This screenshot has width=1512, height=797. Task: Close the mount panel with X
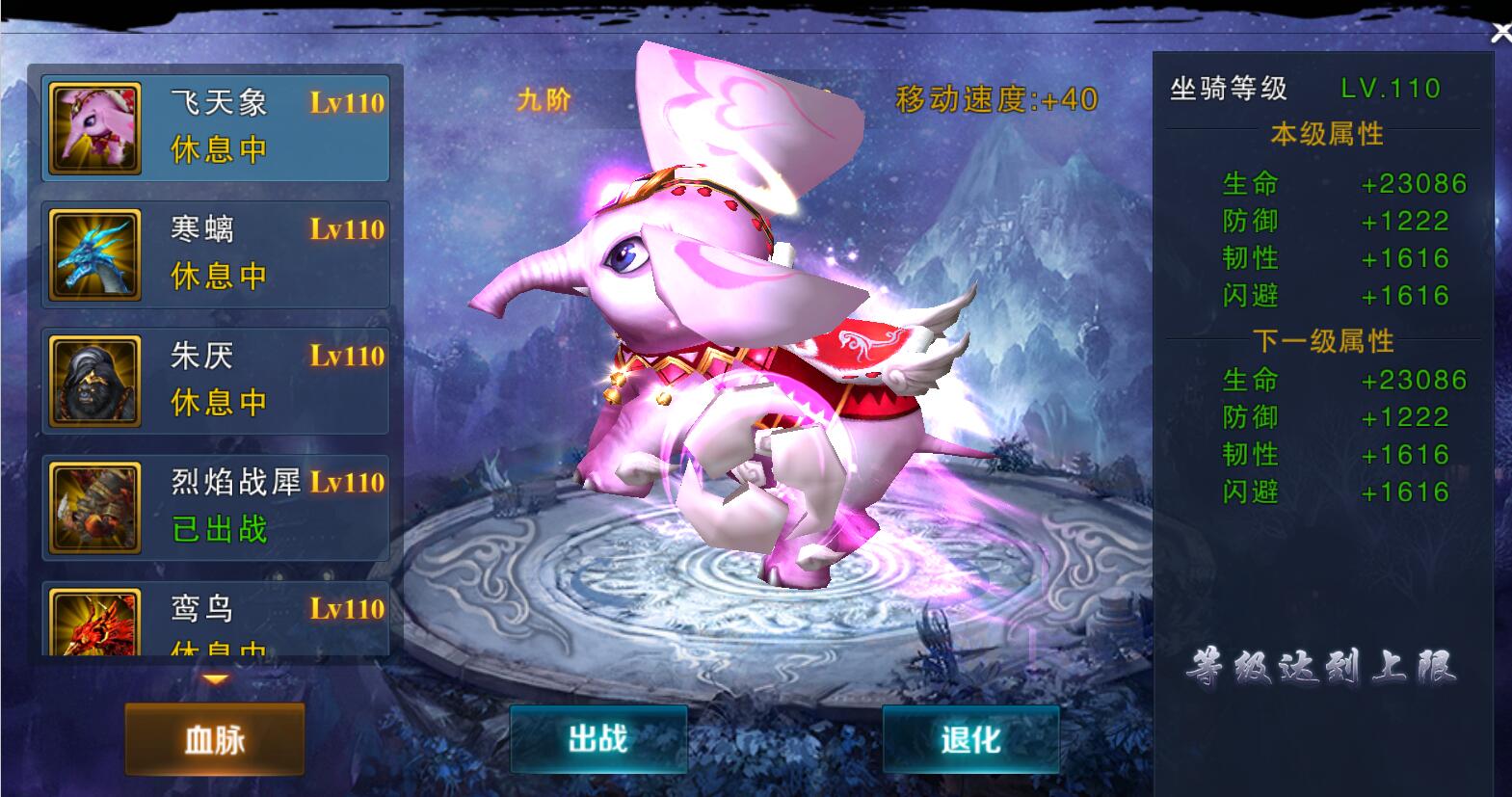tap(1500, 34)
